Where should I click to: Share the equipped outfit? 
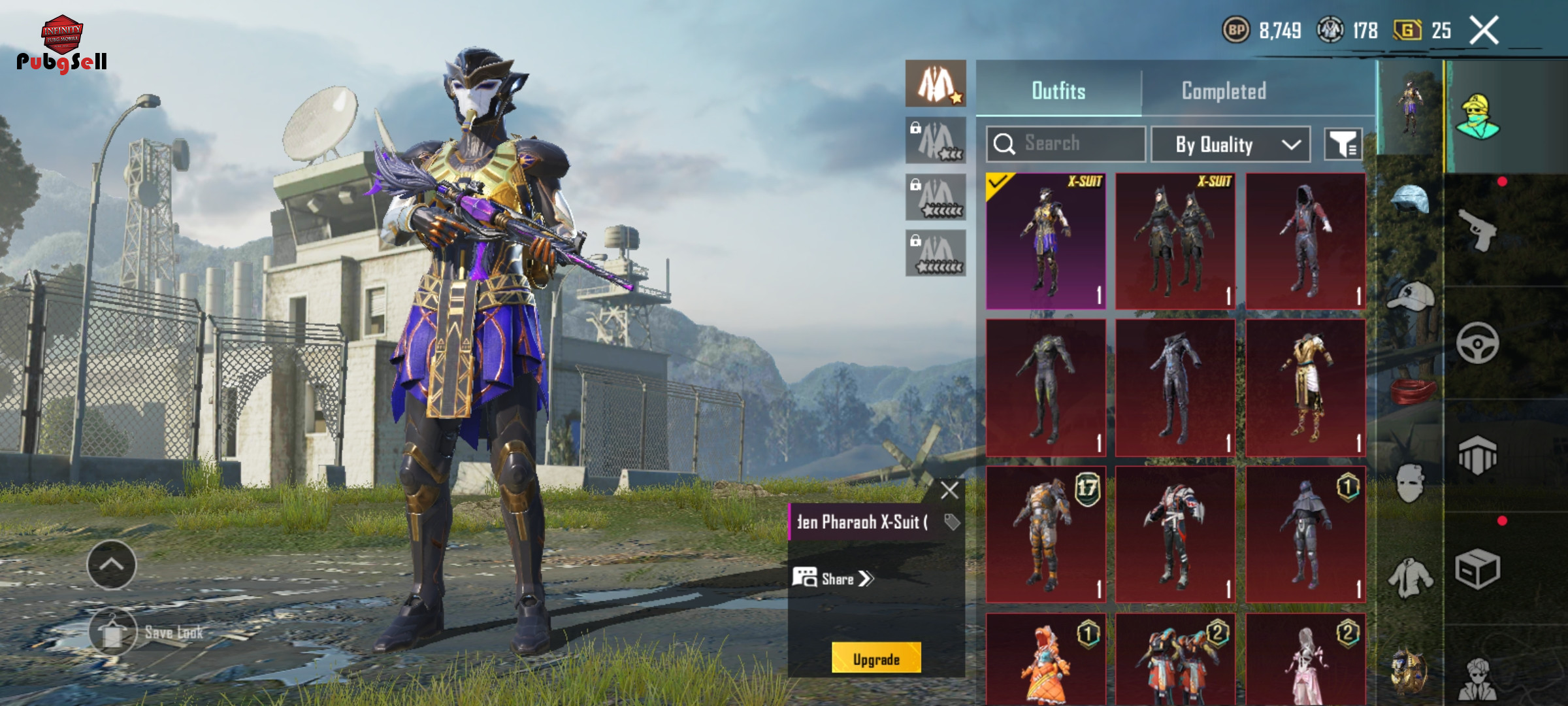[833, 579]
